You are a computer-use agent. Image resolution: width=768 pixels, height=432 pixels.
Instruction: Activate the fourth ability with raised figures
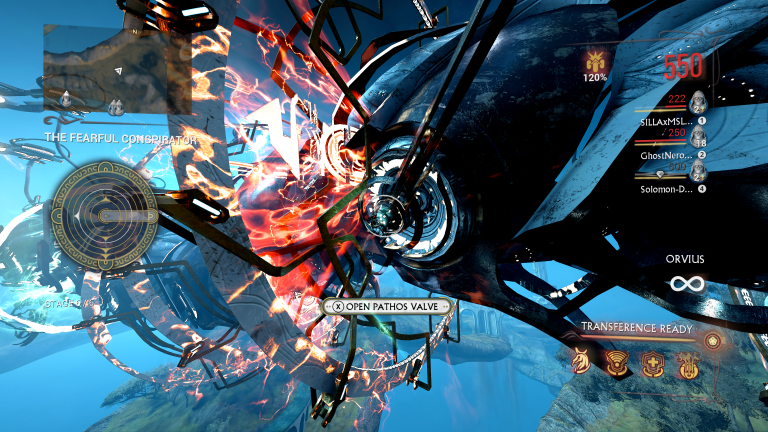(x=685, y=361)
